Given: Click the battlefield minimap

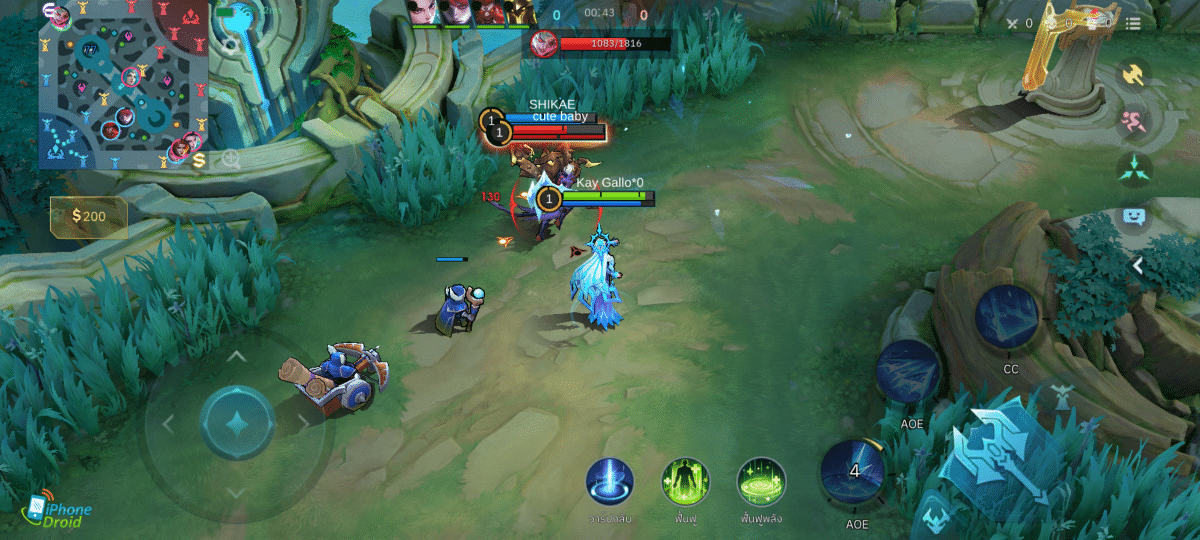Looking at the screenshot, I should 122,84.
